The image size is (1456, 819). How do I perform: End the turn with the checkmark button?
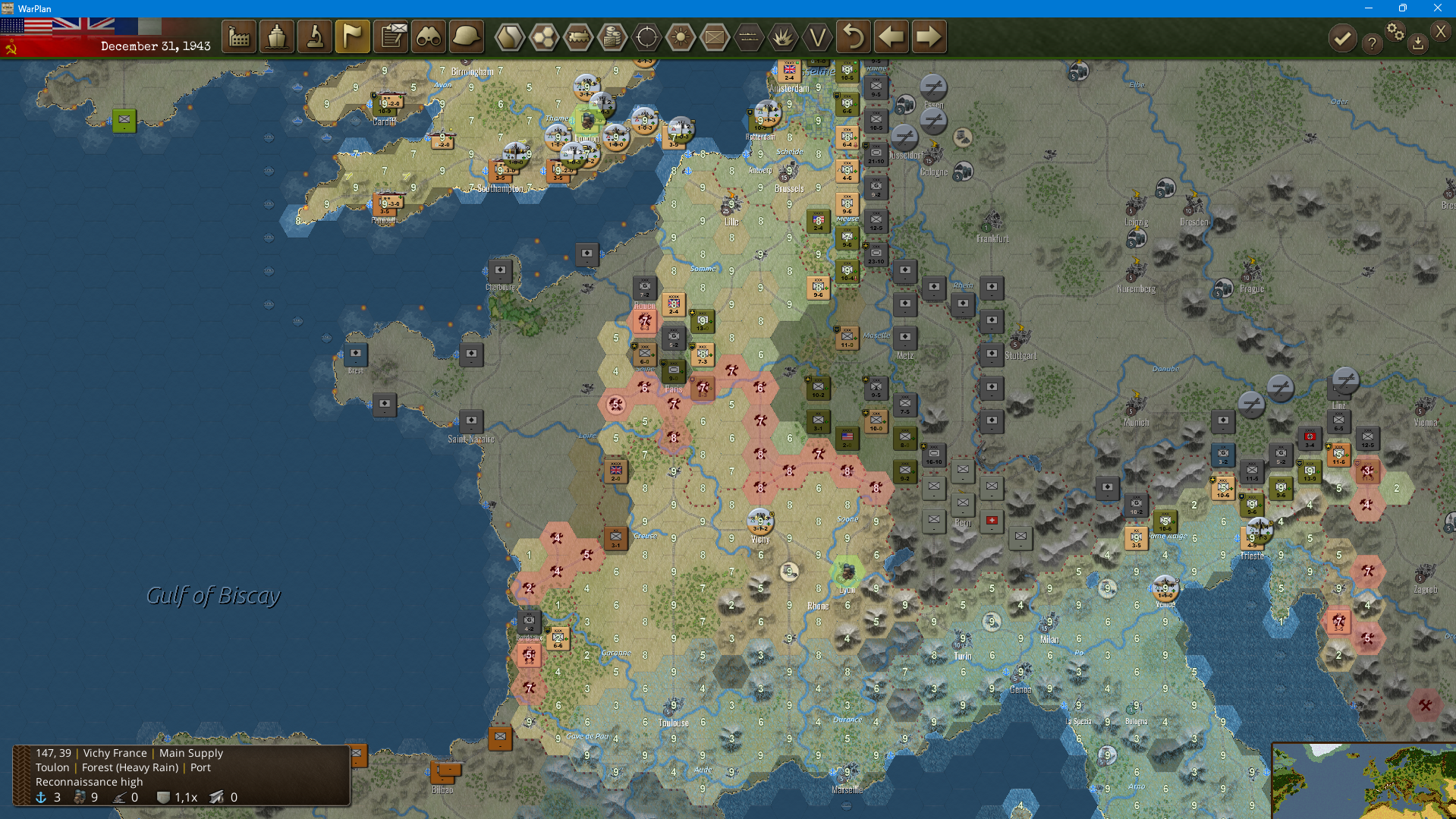(1342, 38)
